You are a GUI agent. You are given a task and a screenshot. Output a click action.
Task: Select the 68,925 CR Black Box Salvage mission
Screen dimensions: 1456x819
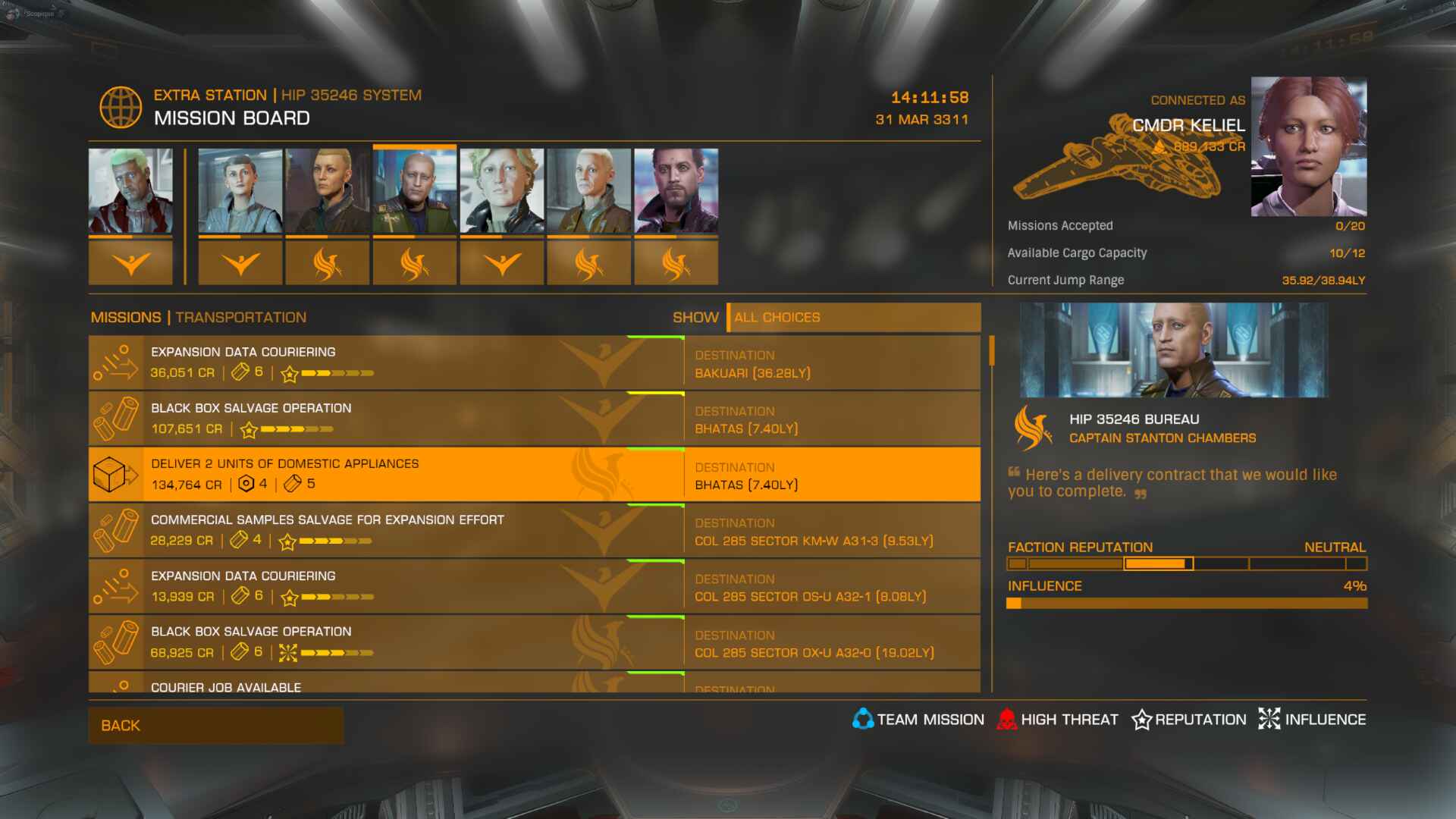pos(534,643)
